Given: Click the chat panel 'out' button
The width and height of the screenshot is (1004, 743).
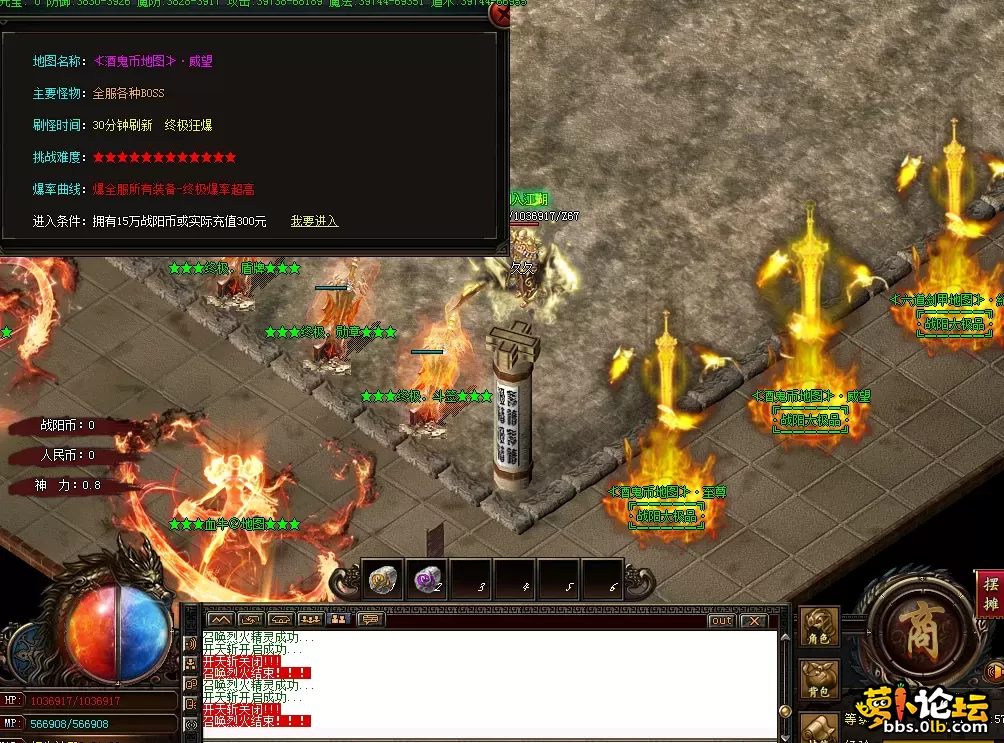Looking at the screenshot, I should (x=721, y=620).
